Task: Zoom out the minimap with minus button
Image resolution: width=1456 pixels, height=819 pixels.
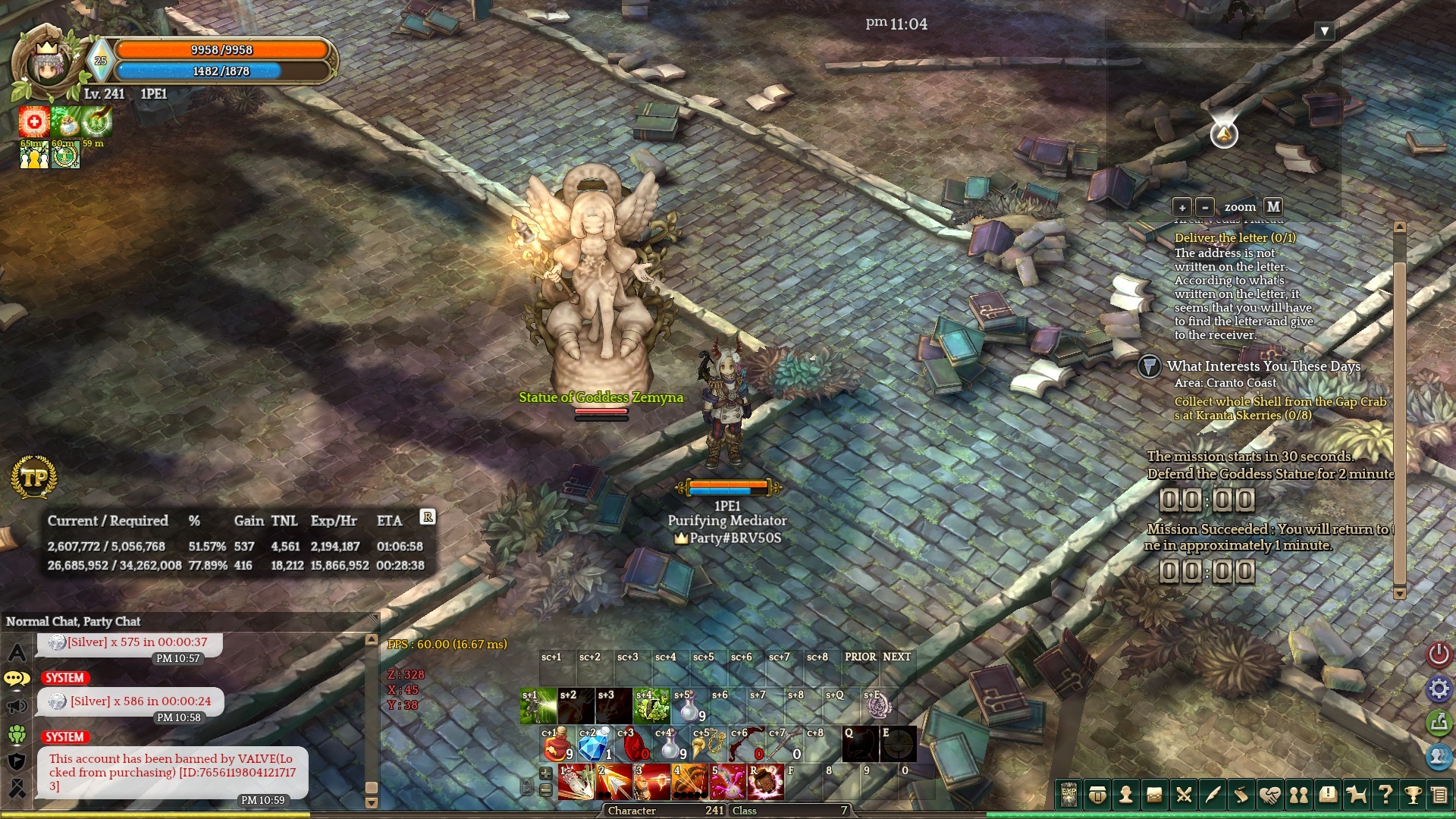Action: (x=1204, y=207)
